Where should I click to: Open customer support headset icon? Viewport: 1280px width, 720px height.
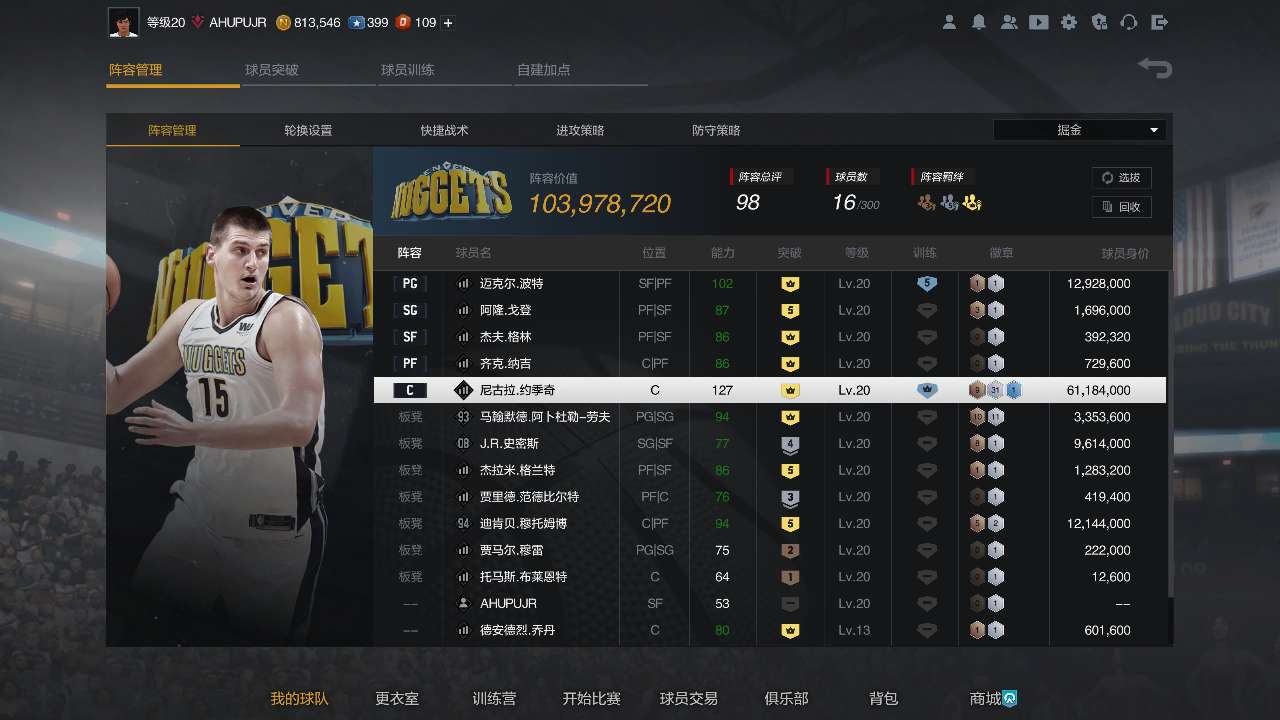pos(1129,22)
